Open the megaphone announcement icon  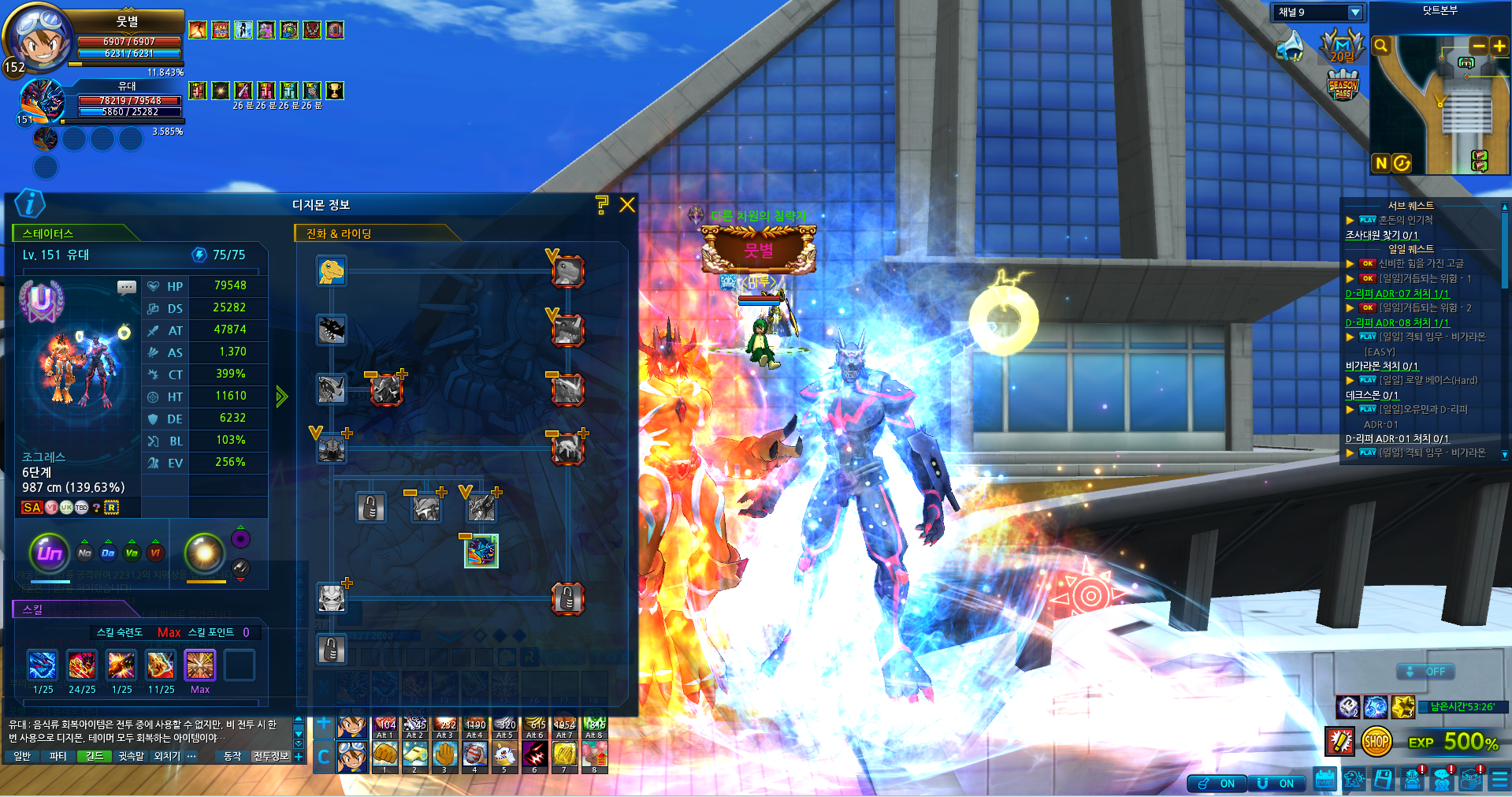(1290, 47)
